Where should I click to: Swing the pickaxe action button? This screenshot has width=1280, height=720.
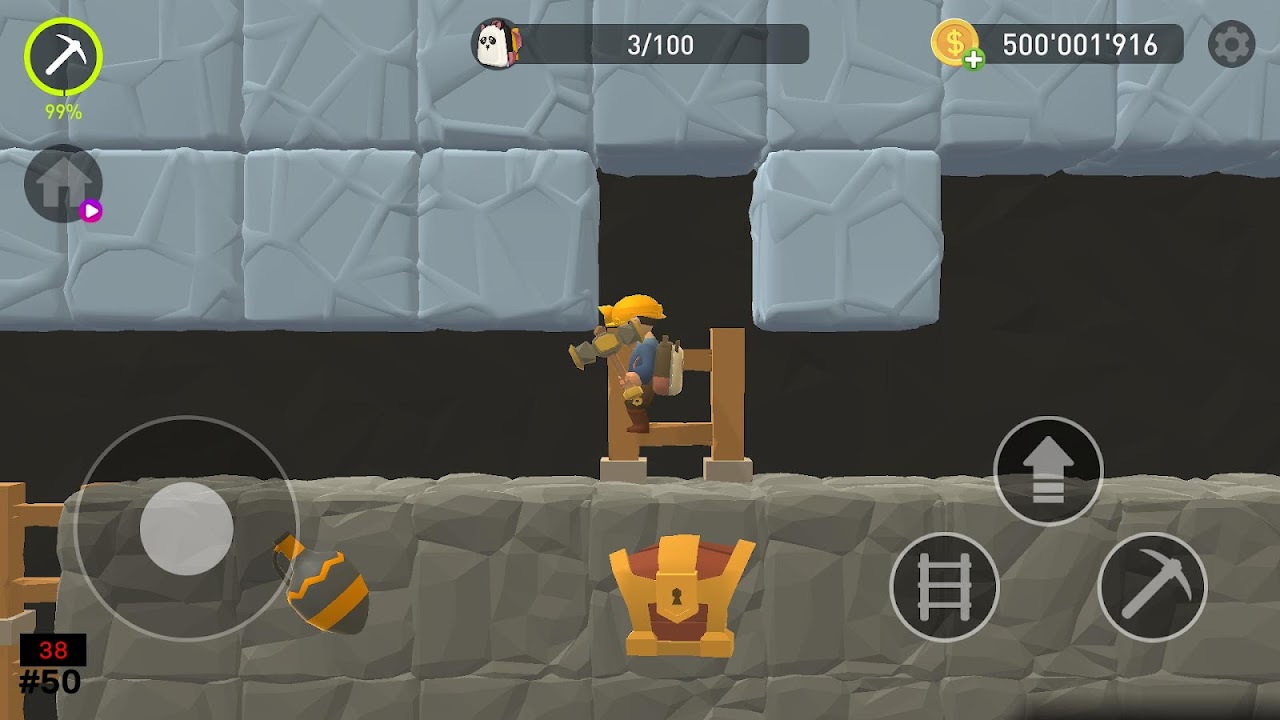1152,587
